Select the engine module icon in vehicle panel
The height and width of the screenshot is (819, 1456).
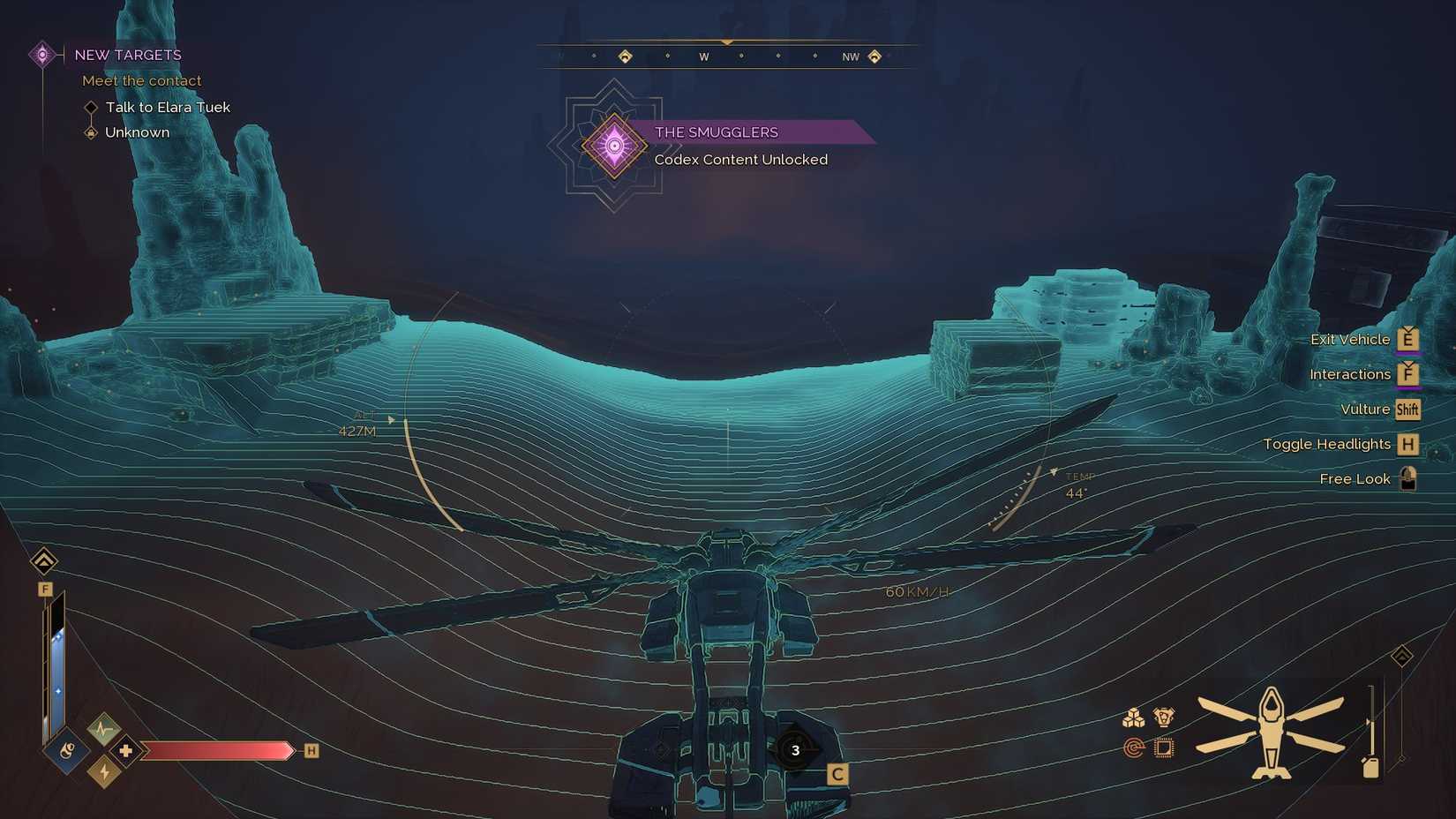pyautogui.click(x=1164, y=716)
